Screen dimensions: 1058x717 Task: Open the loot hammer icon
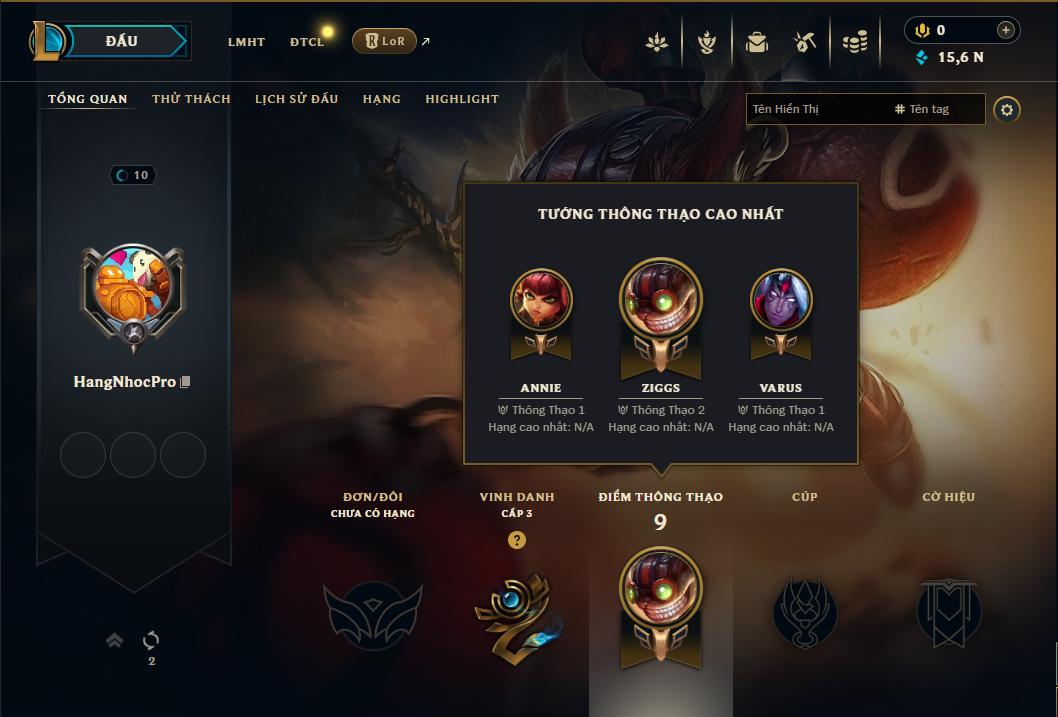(805, 42)
